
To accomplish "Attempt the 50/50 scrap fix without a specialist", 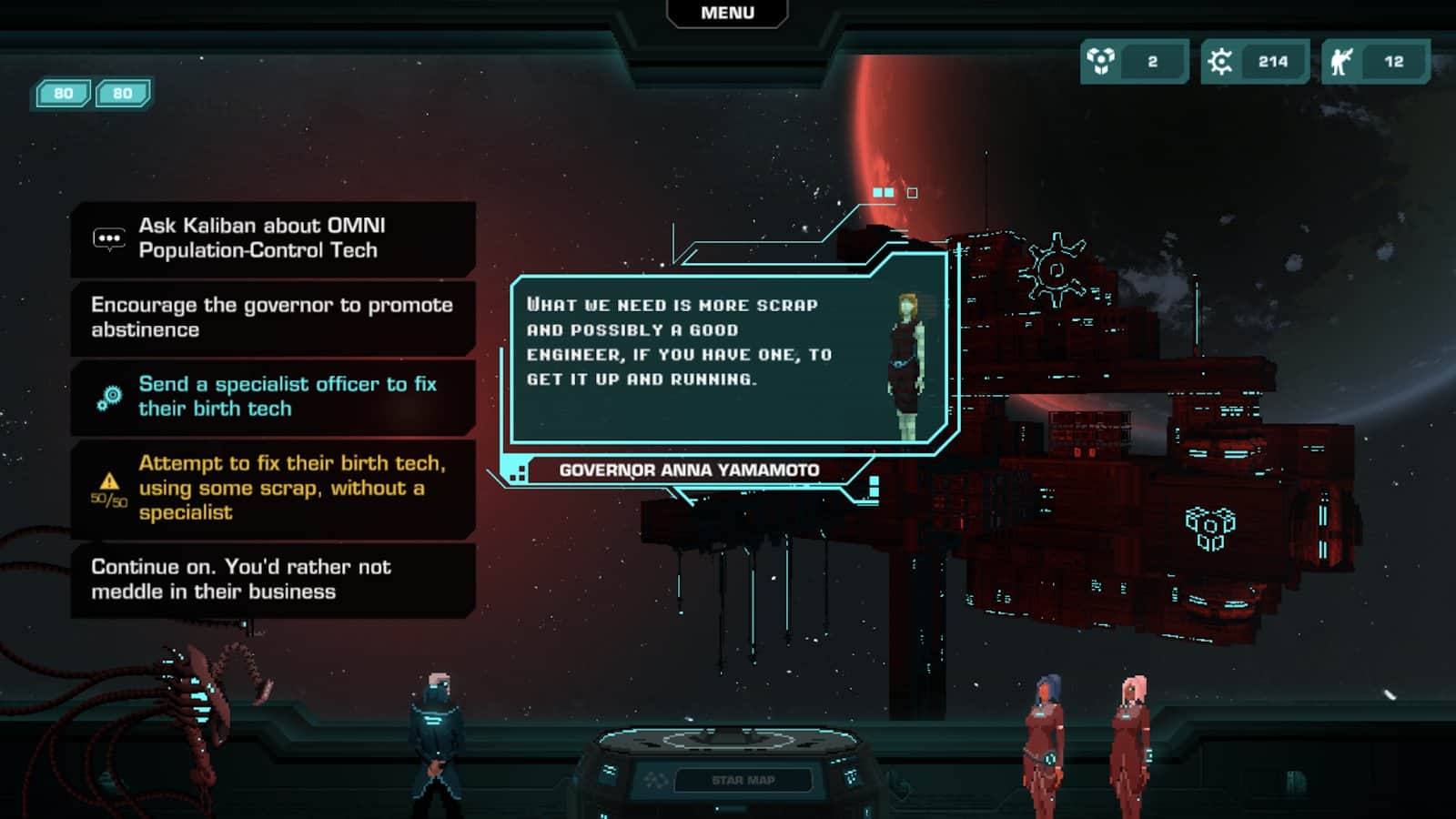I will (x=273, y=489).
